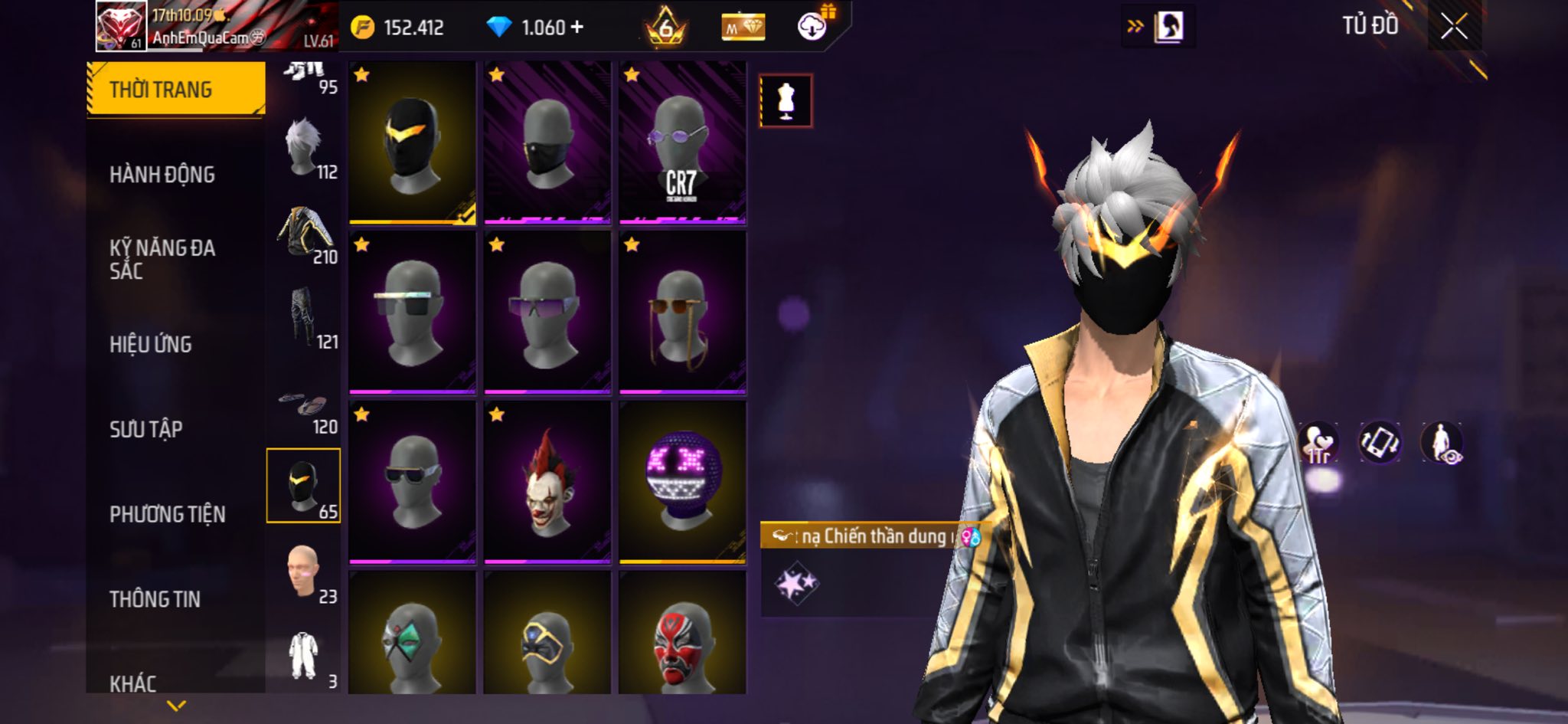Screen dimensions: 1568x724
Task: Select the clown mask item
Action: (547, 483)
